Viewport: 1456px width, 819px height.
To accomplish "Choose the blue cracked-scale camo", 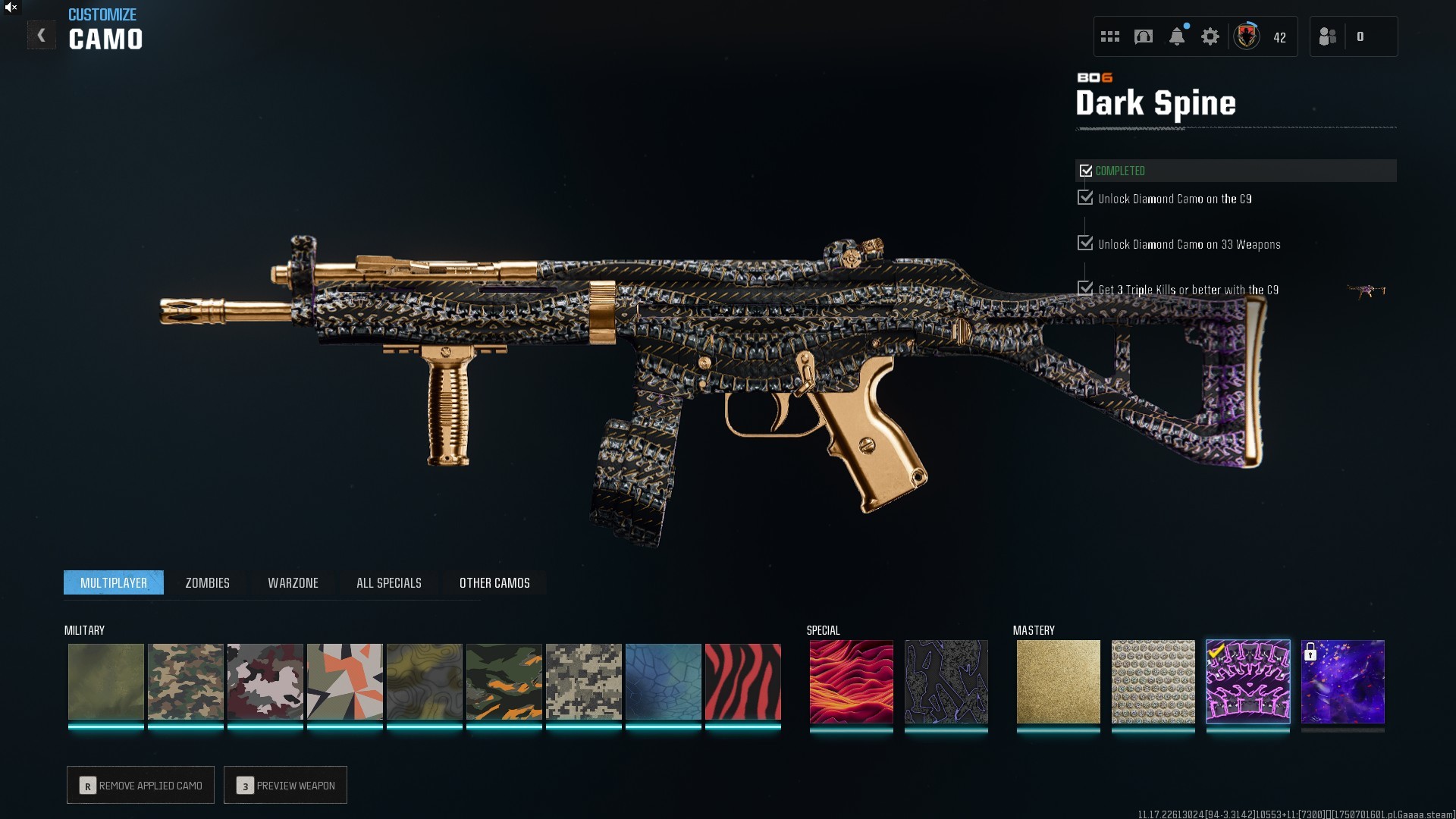I will [x=663, y=682].
